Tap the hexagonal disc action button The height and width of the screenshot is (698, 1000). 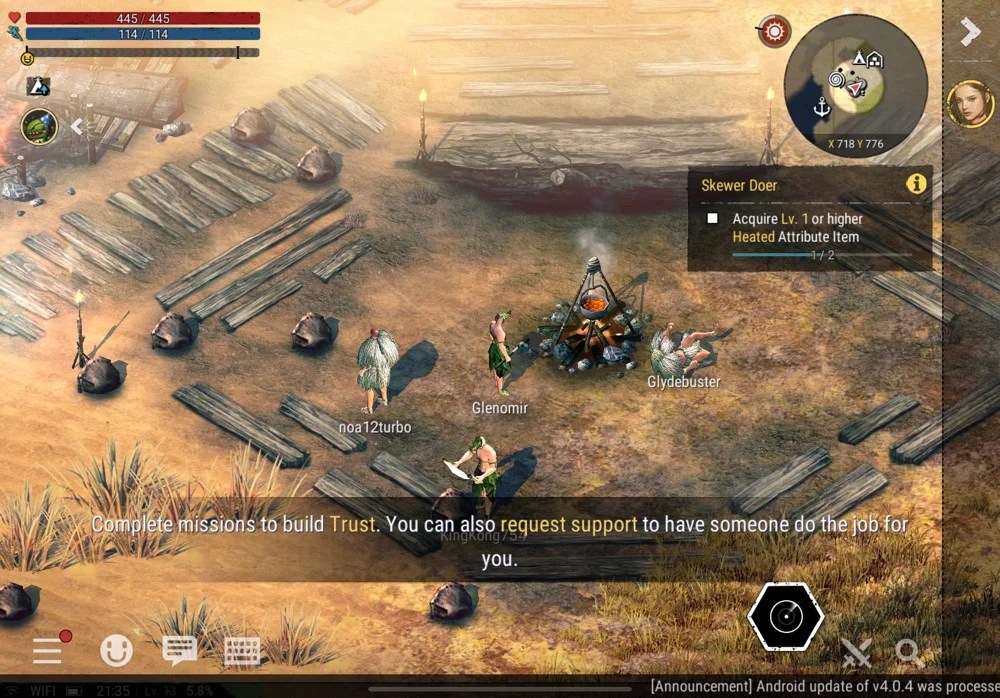pos(786,617)
